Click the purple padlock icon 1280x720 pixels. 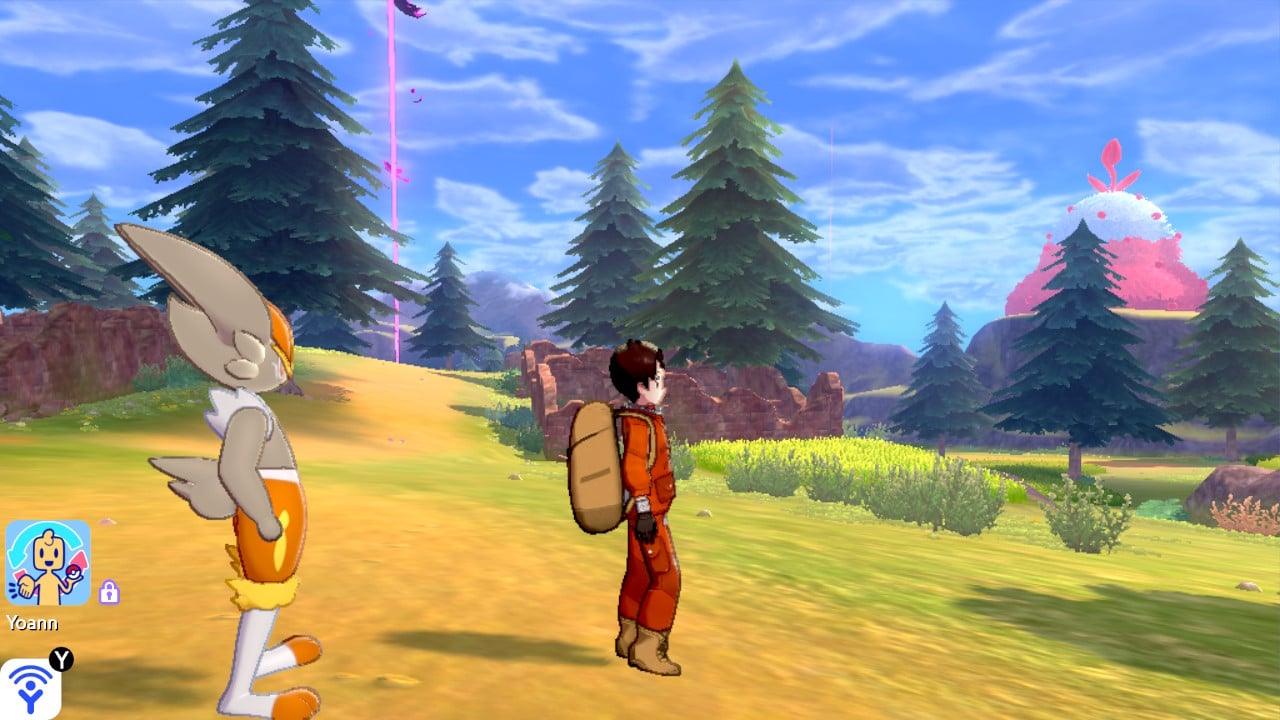(109, 592)
